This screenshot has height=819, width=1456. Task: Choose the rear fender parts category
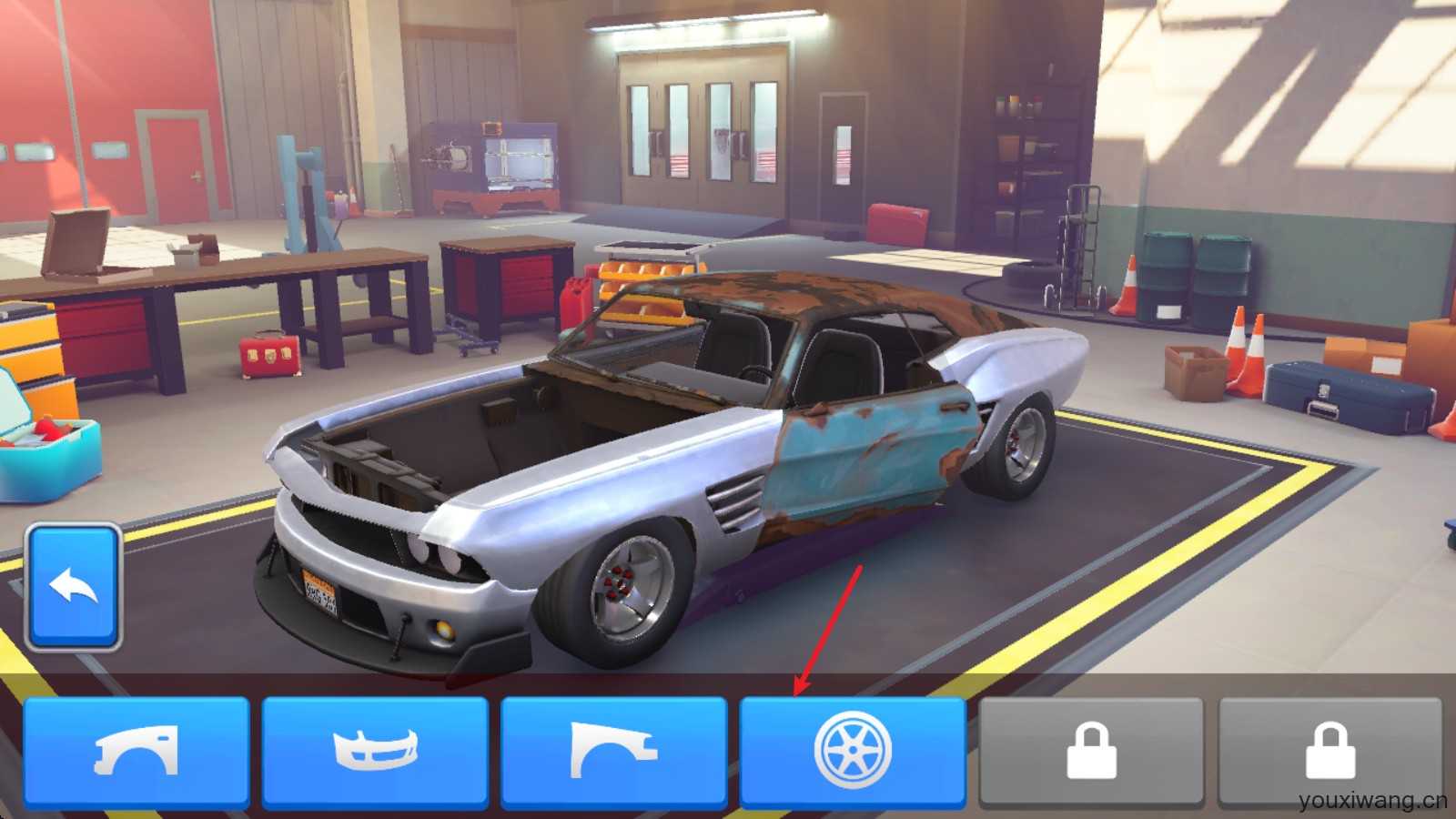(x=613, y=753)
